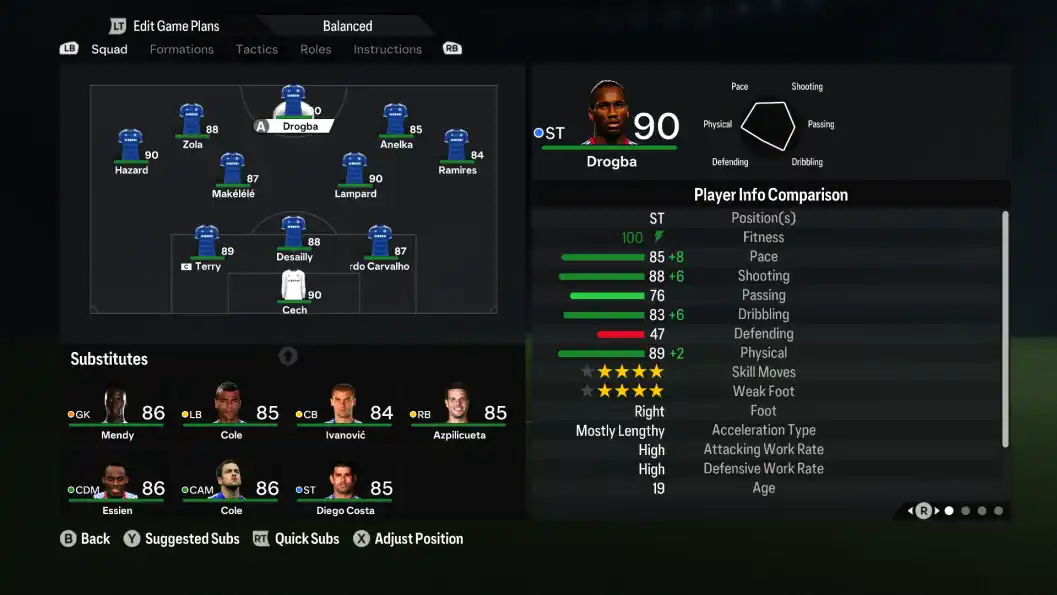Viewport: 1057px width, 595px height.
Task: Switch to the Formations tab
Action: 181,49
